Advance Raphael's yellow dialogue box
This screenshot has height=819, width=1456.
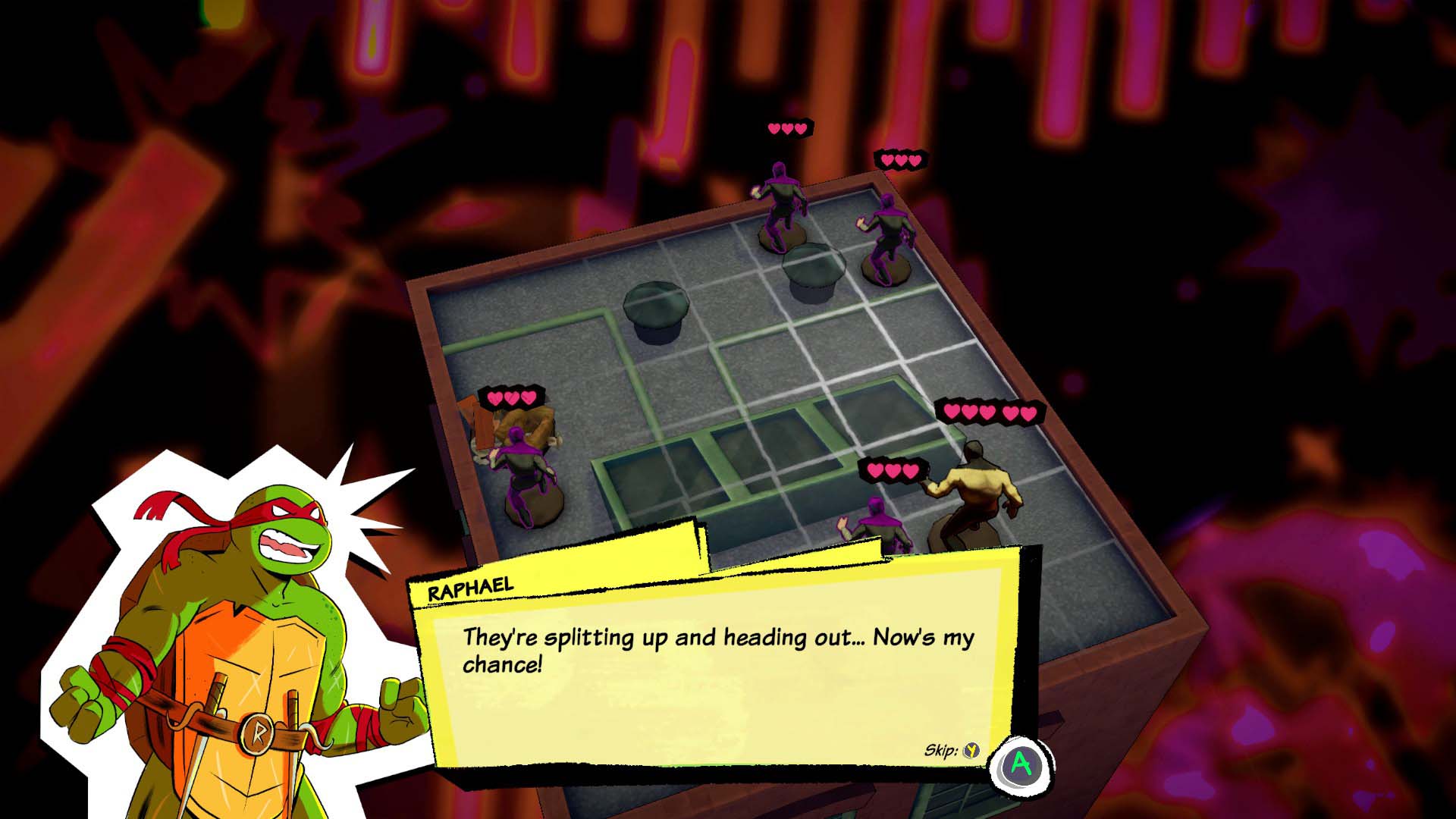point(1021,764)
